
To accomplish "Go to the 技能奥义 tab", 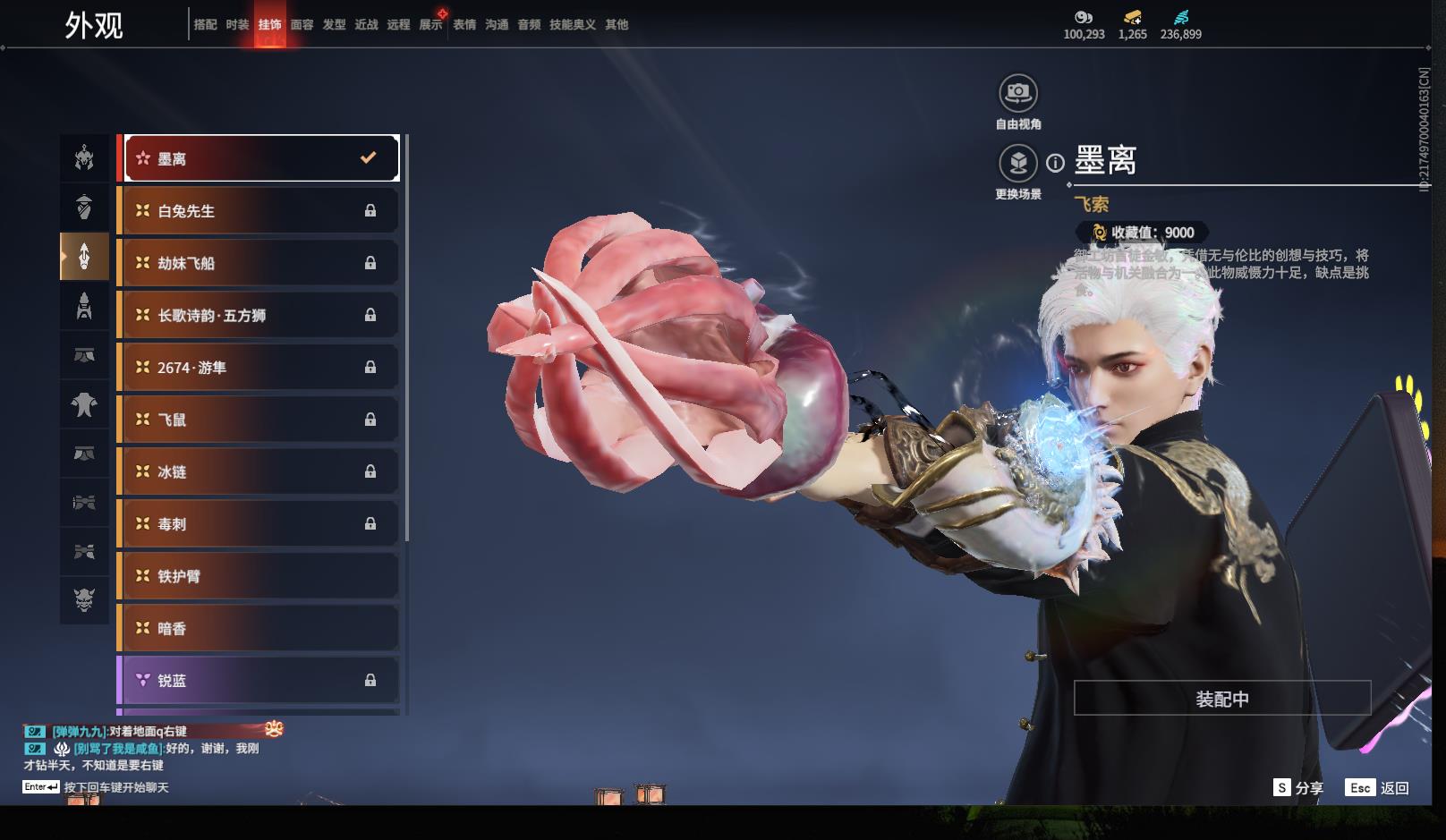I will 572,25.
